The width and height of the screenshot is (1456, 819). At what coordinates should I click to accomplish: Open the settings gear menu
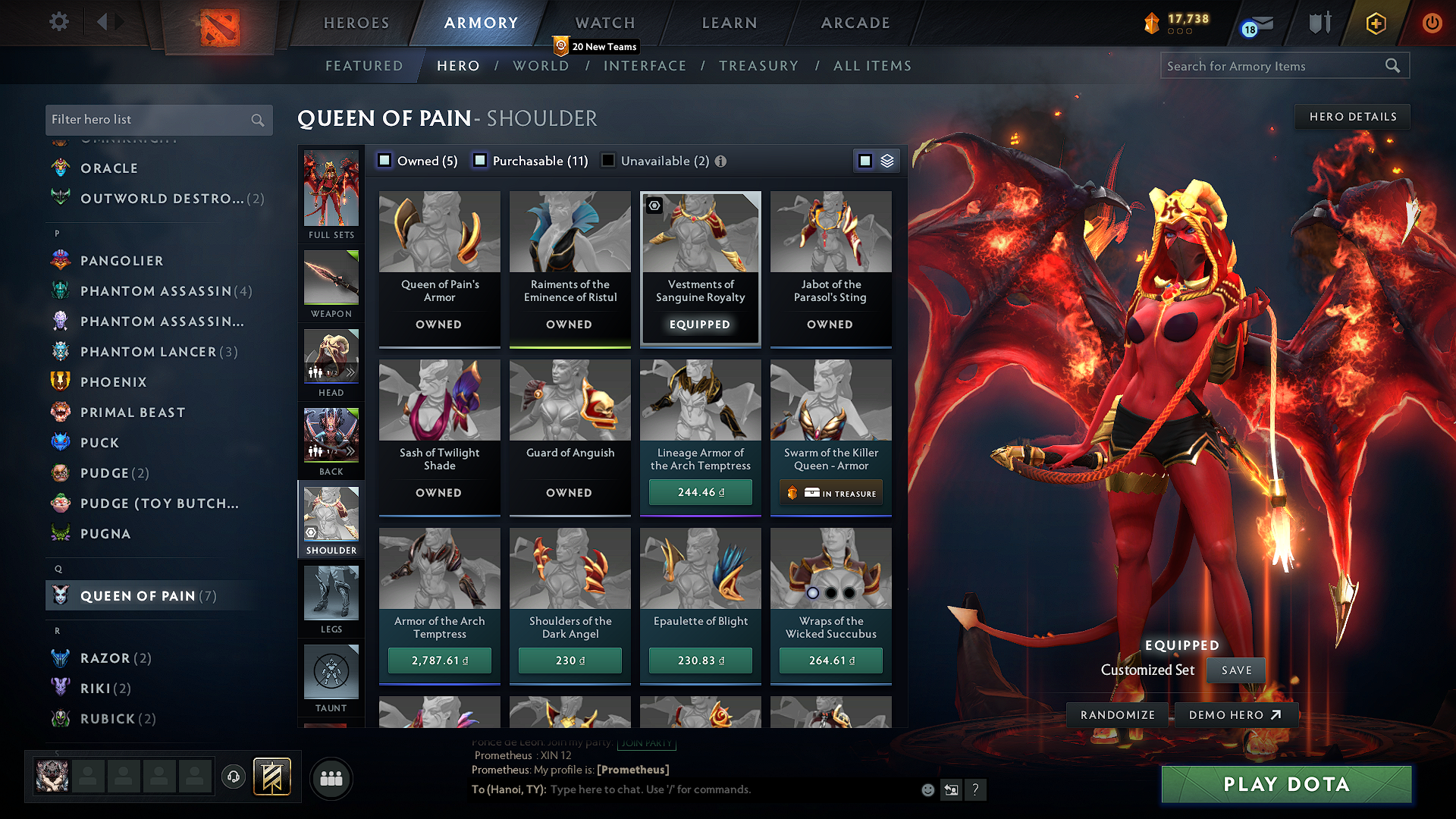[x=58, y=22]
